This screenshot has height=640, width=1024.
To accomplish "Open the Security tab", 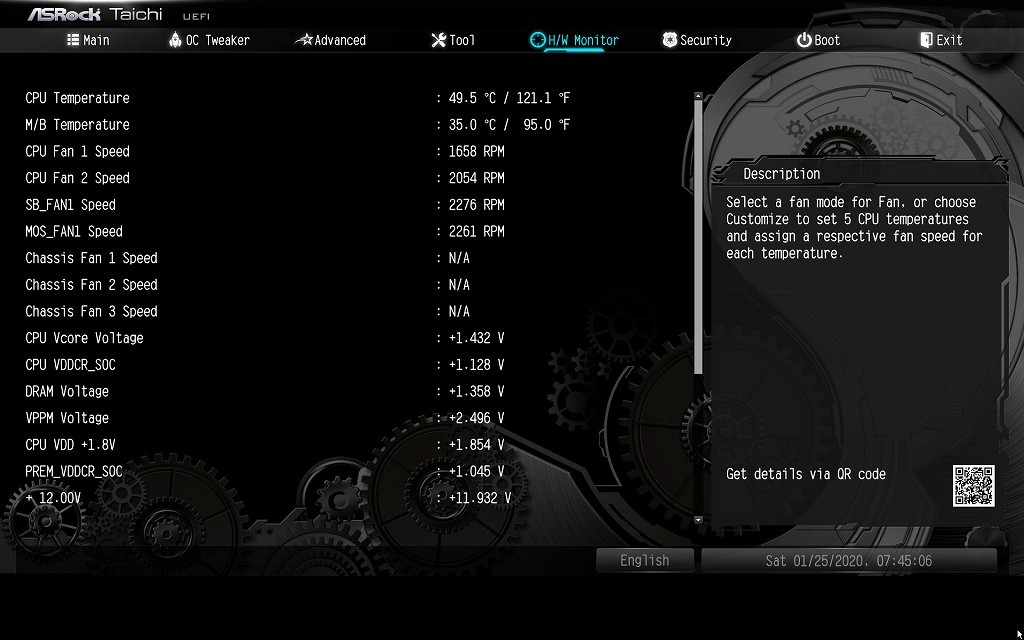I will [697, 40].
